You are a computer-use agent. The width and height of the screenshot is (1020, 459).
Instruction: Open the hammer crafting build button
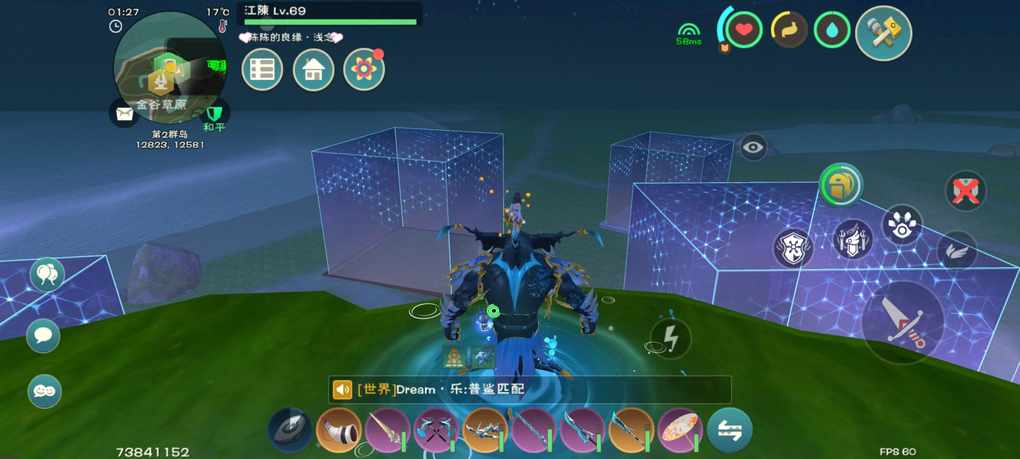[x=883, y=33]
